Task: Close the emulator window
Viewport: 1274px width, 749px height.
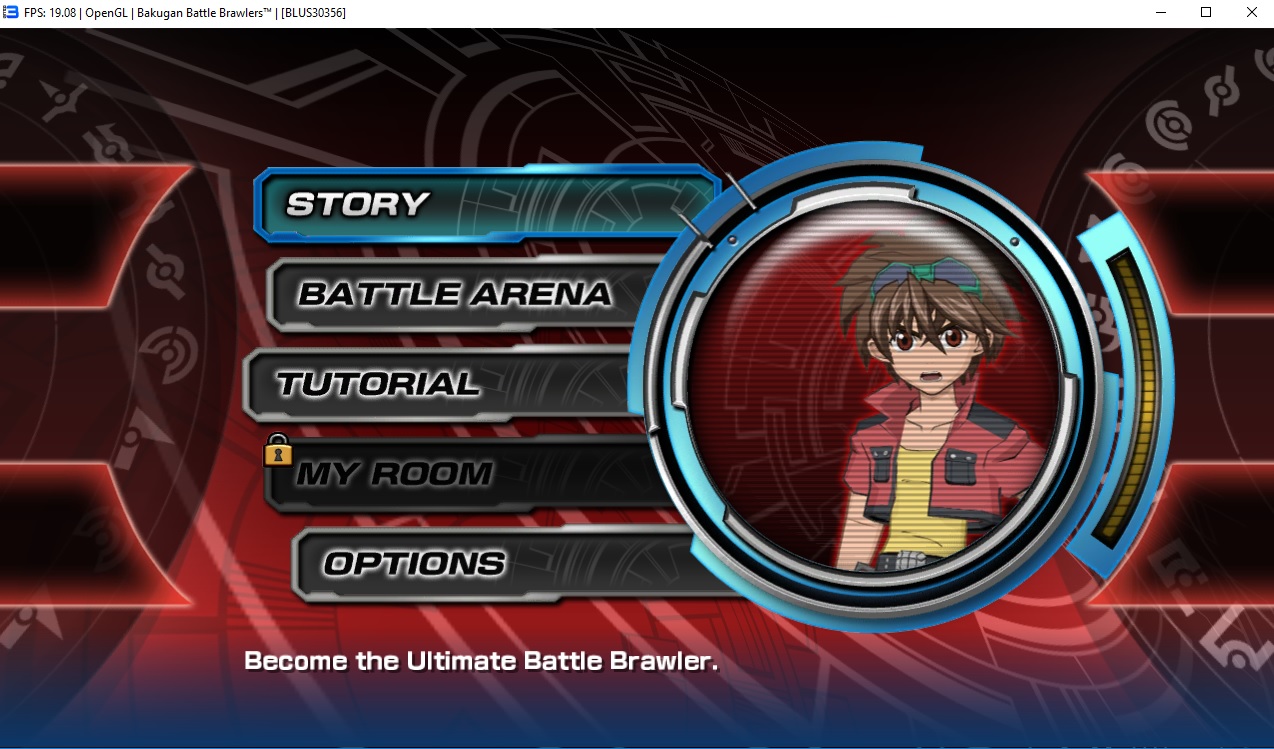Action: (1251, 13)
